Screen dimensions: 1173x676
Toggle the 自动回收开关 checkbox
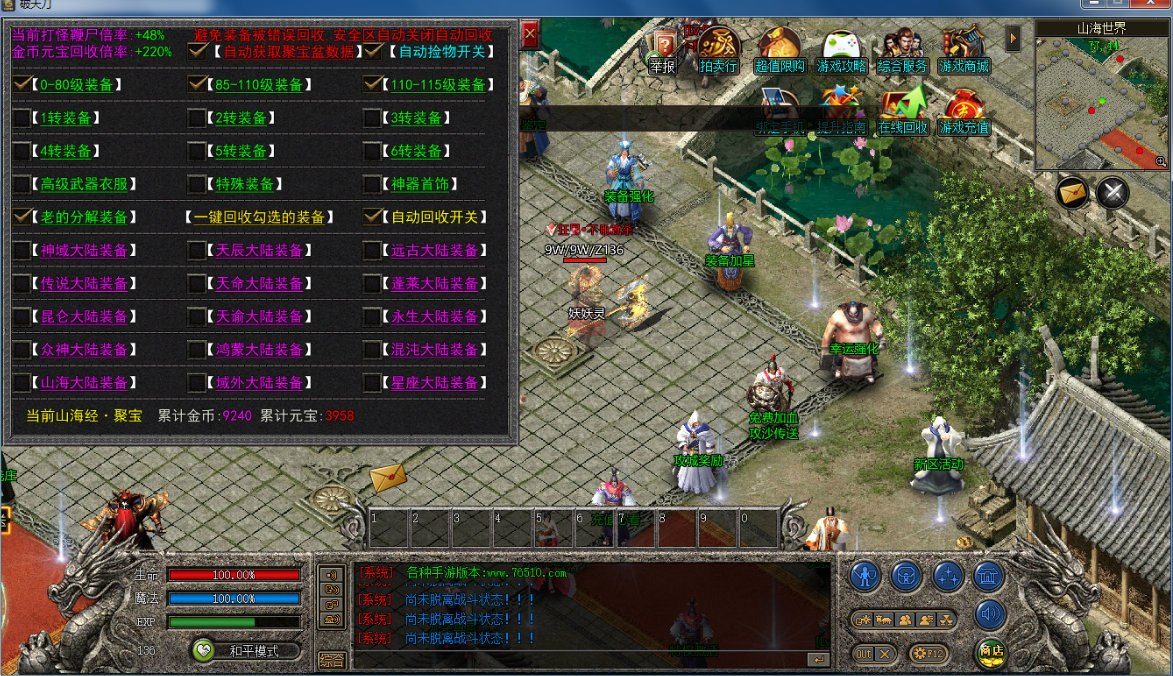(372, 217)
